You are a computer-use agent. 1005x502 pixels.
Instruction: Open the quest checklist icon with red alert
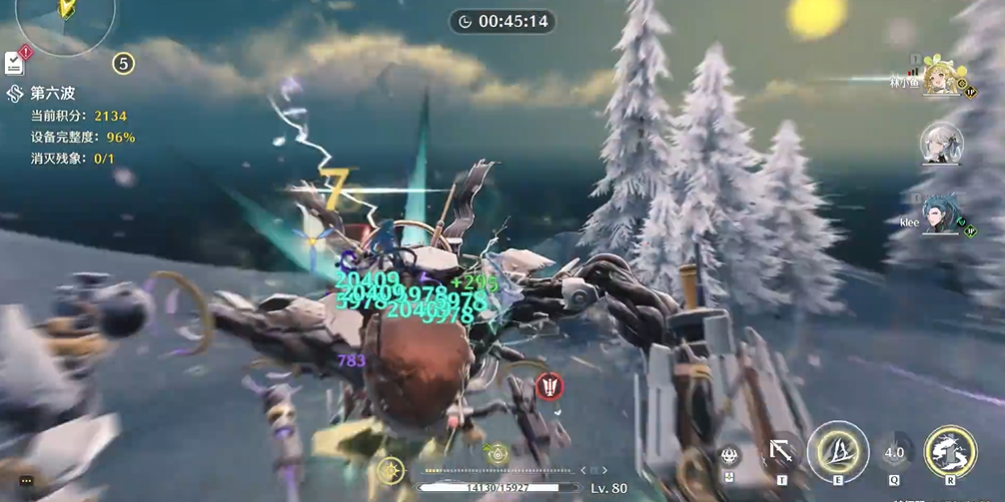pyautogui.click(x=15, y=62)
